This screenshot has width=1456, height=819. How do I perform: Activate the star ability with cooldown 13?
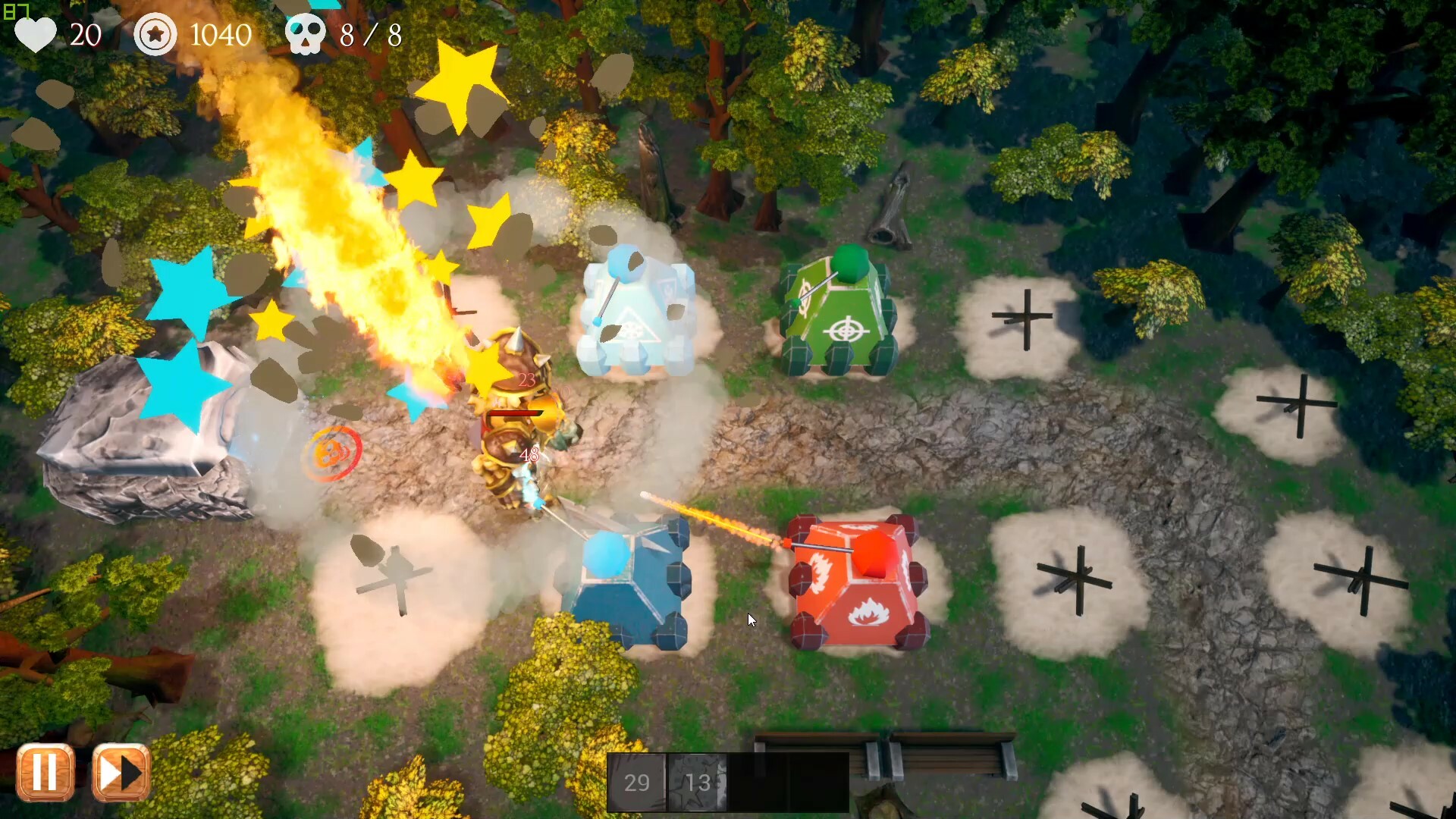pyautogui.click(x=697, y=782)
